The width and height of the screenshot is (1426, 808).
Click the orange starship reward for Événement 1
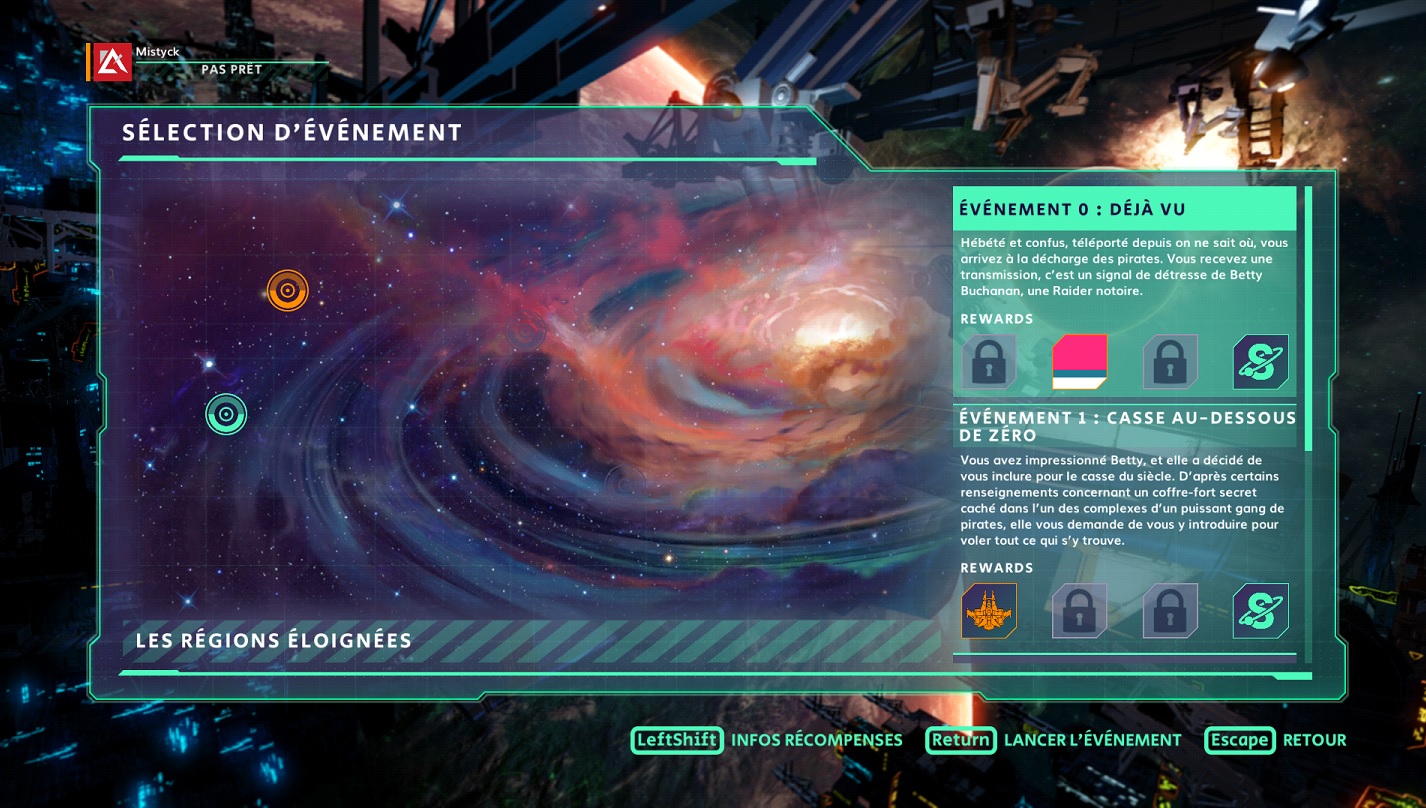point(988,611)
